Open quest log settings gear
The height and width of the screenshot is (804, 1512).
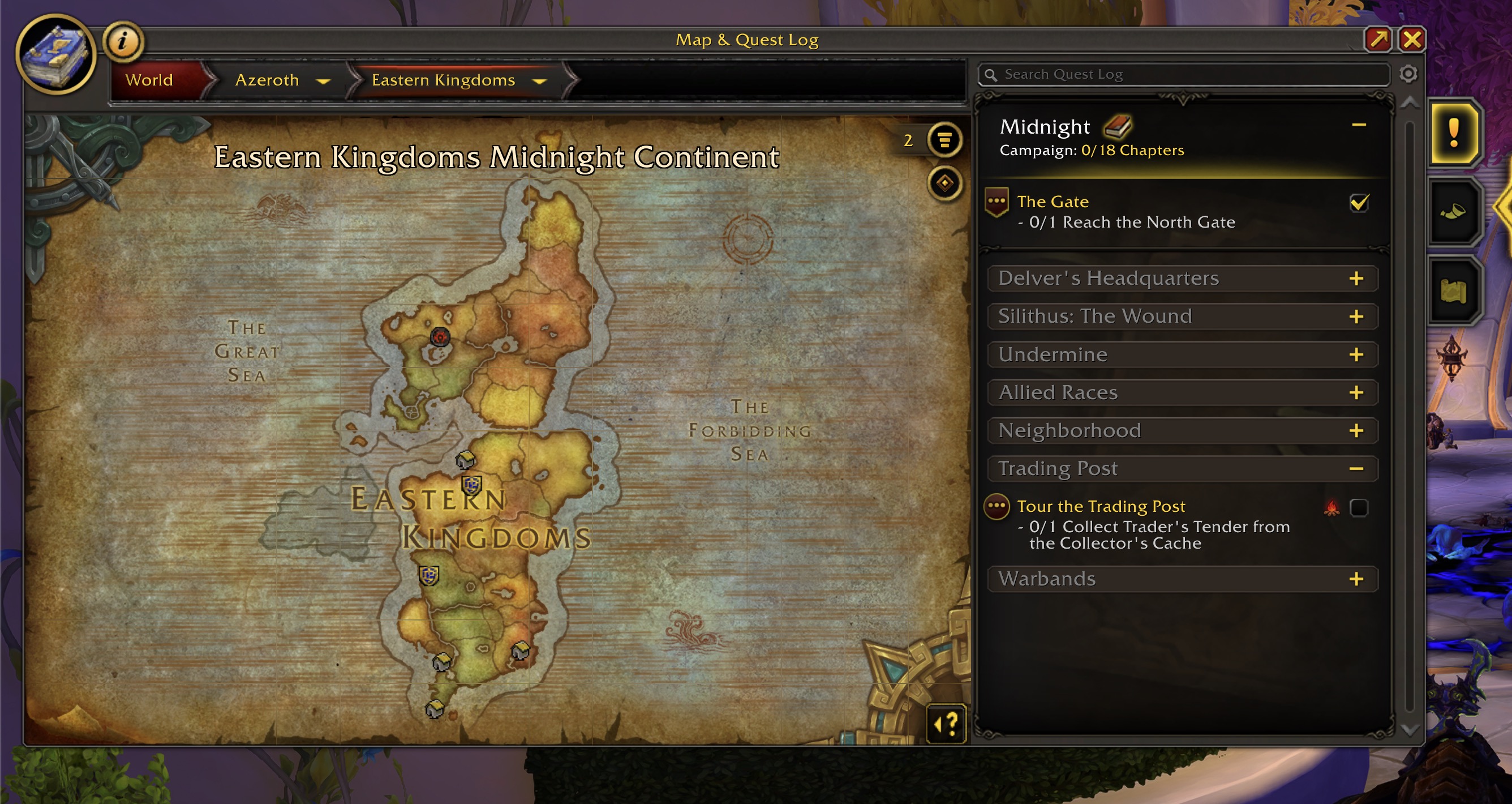(x=1408, y=74)
